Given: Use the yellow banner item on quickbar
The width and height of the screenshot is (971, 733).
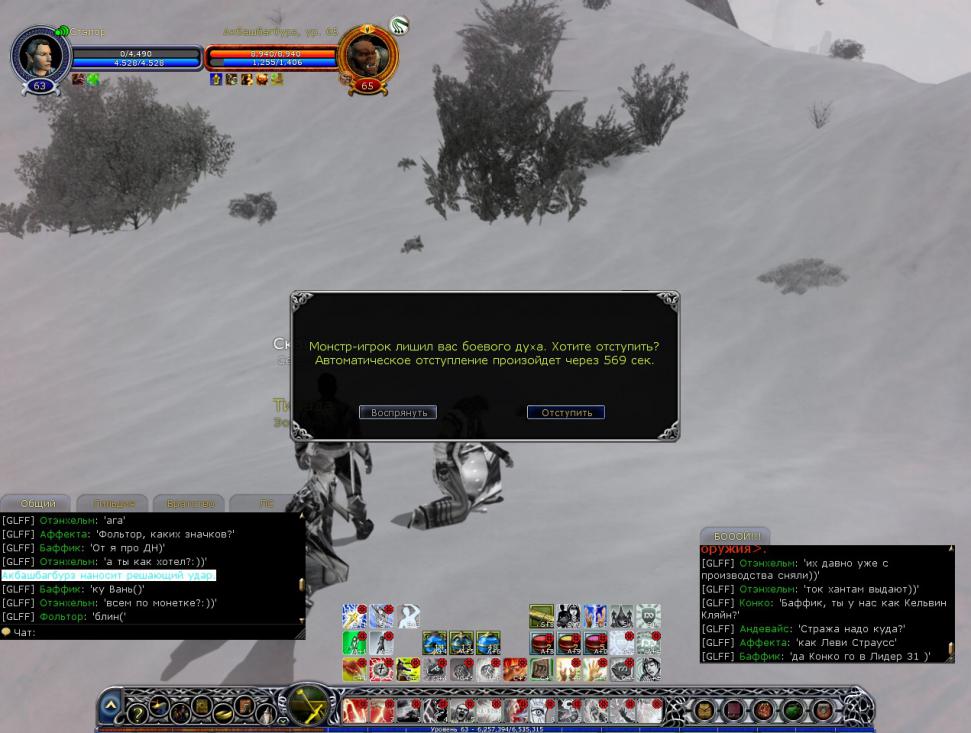Looking at the screenshot, I should coord(541,616).
